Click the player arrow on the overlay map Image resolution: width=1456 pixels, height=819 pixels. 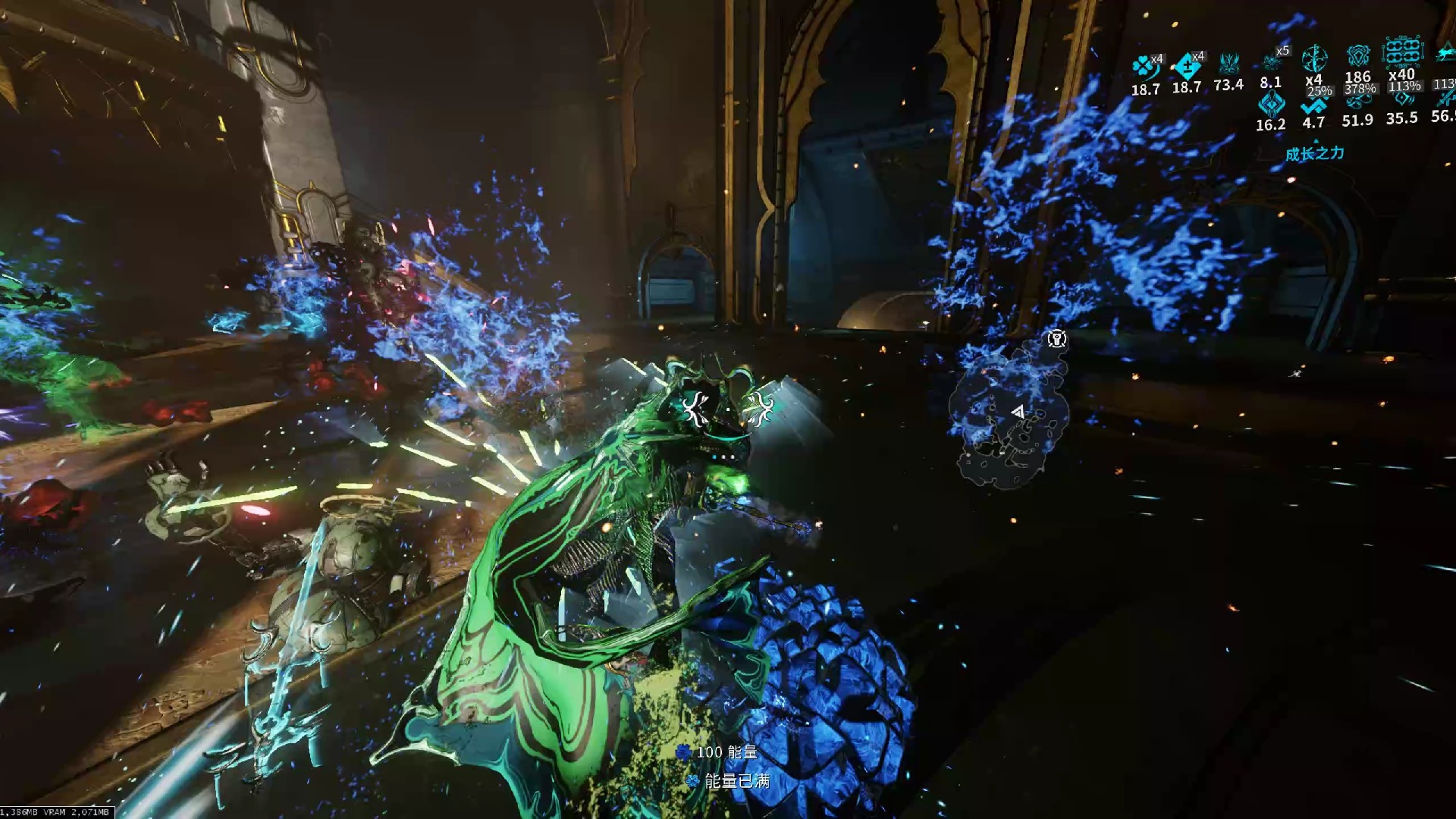(x=1018, y=412)
